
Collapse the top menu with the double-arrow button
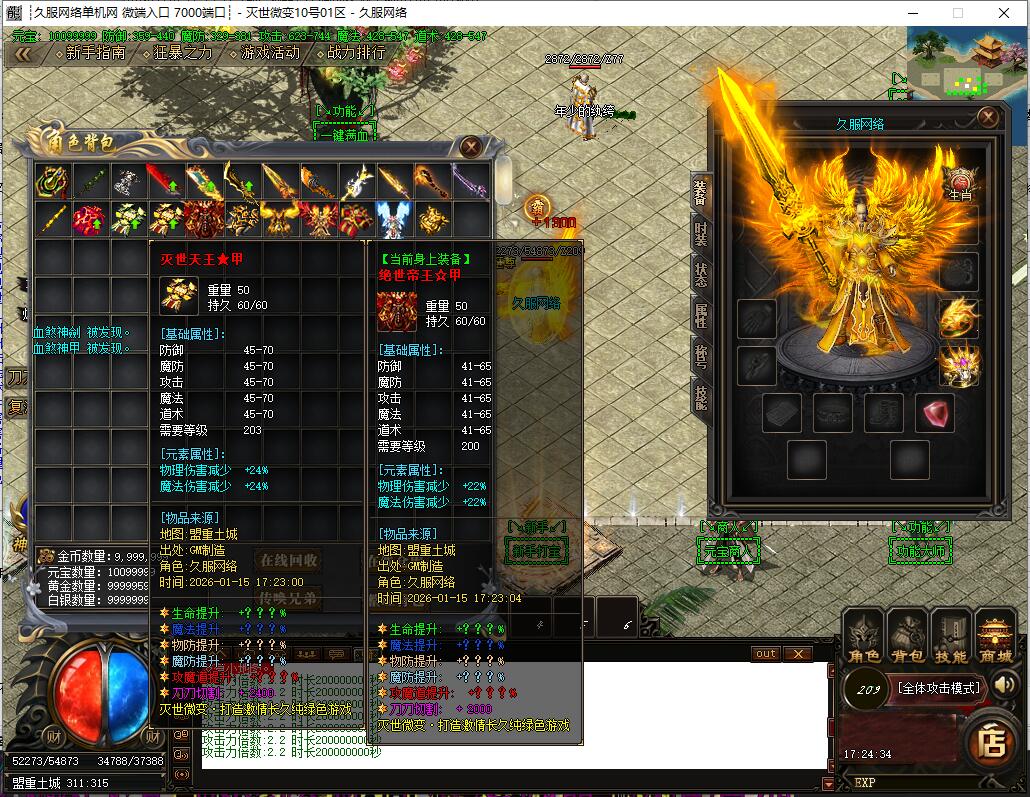(21, 54)
